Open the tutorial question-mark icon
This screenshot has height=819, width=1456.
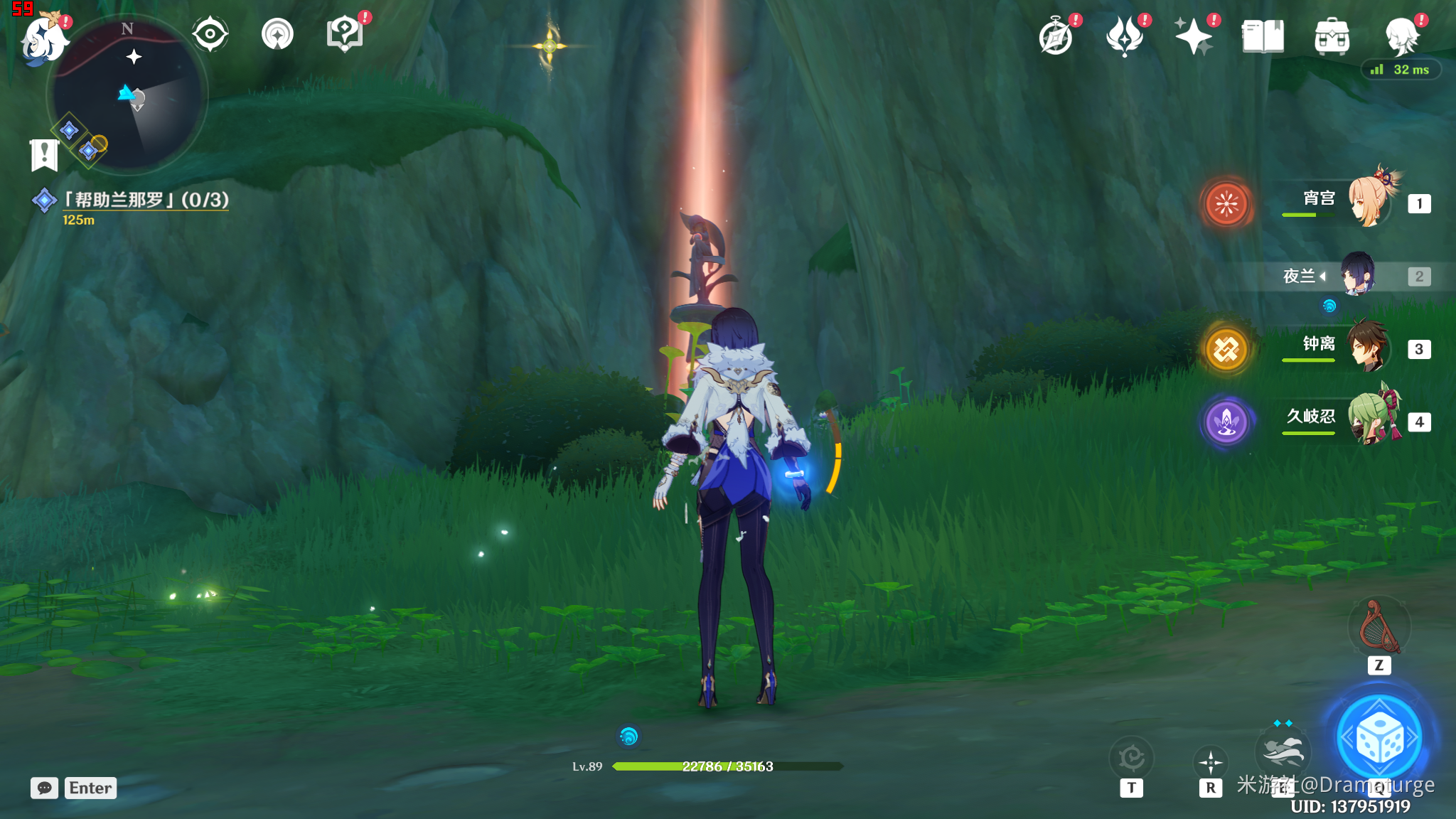(345, 34)
